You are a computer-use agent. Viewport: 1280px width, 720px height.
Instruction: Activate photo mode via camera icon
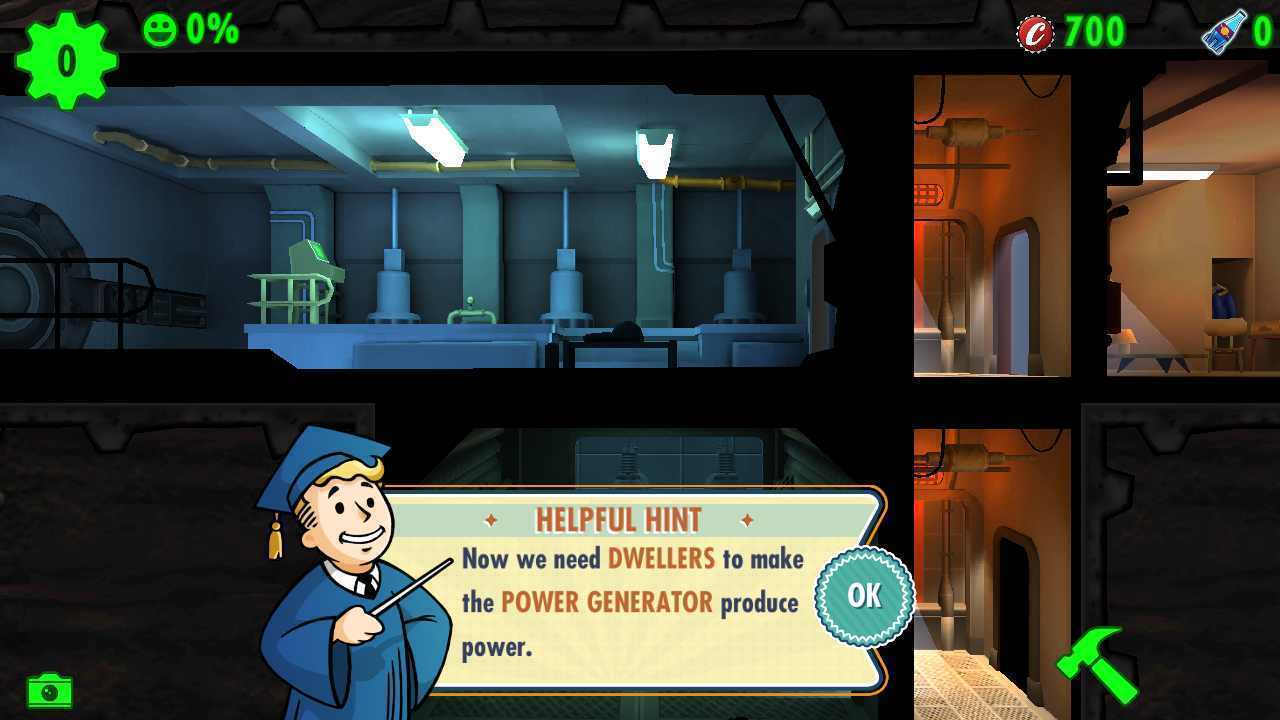pyautogui.click(x=48, y=690)
